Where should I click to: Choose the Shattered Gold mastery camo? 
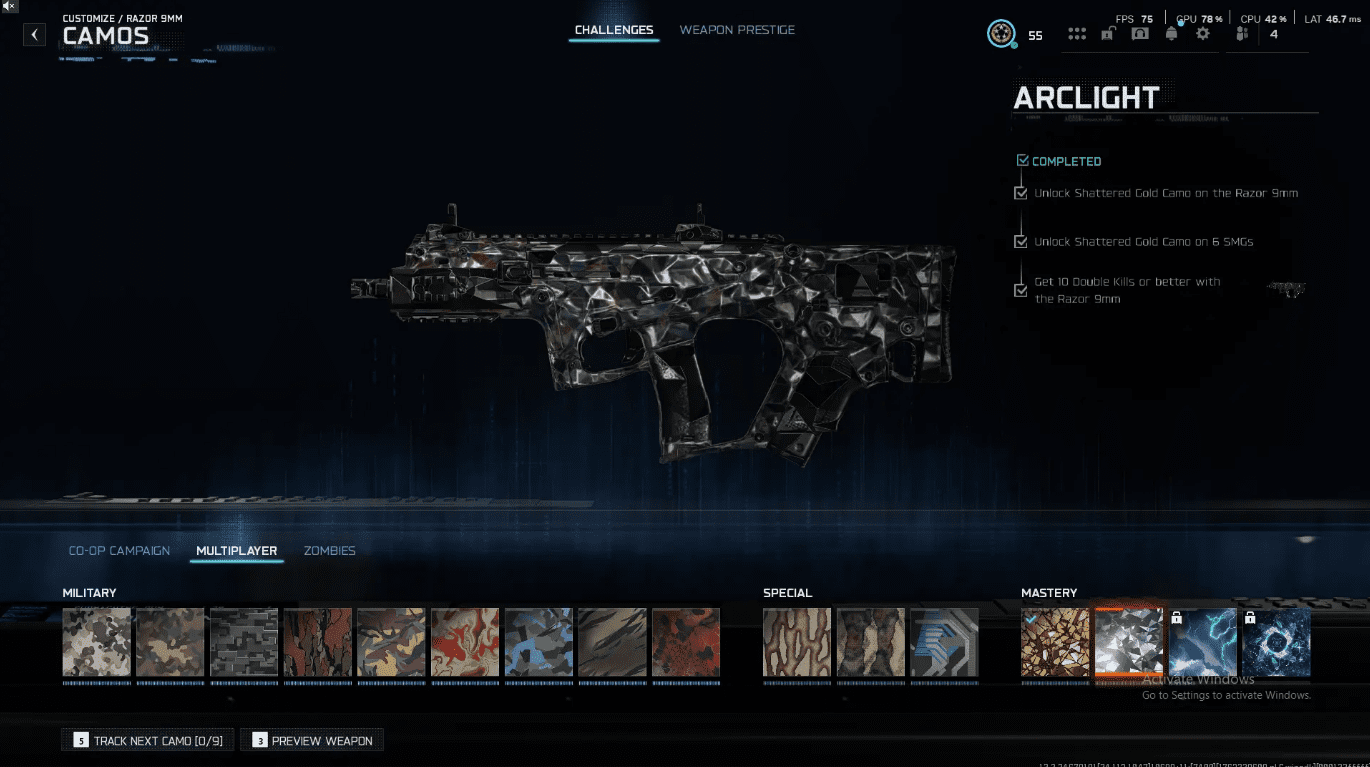pos(1055,642)
